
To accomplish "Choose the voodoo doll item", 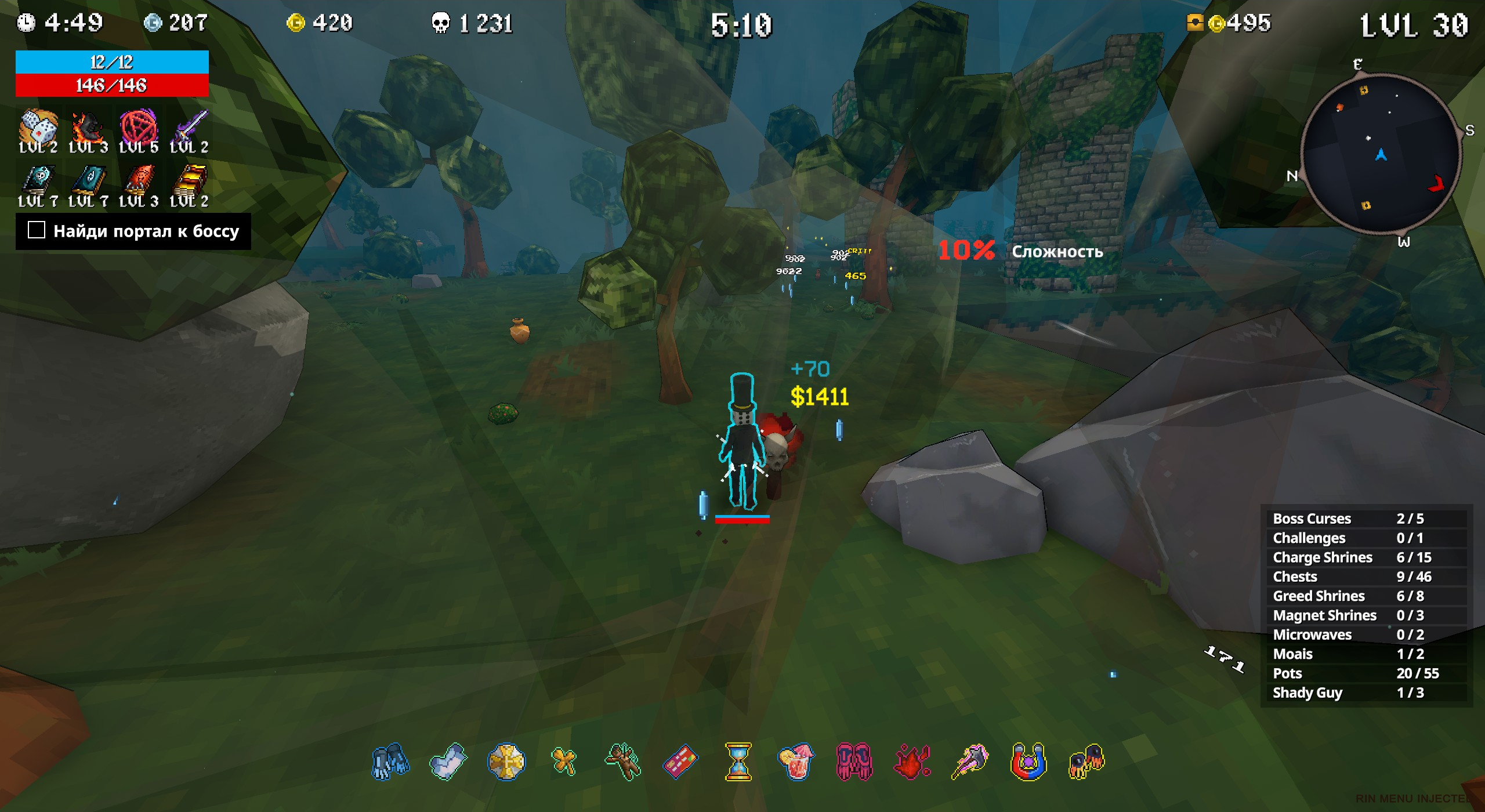I will [622, 761].
